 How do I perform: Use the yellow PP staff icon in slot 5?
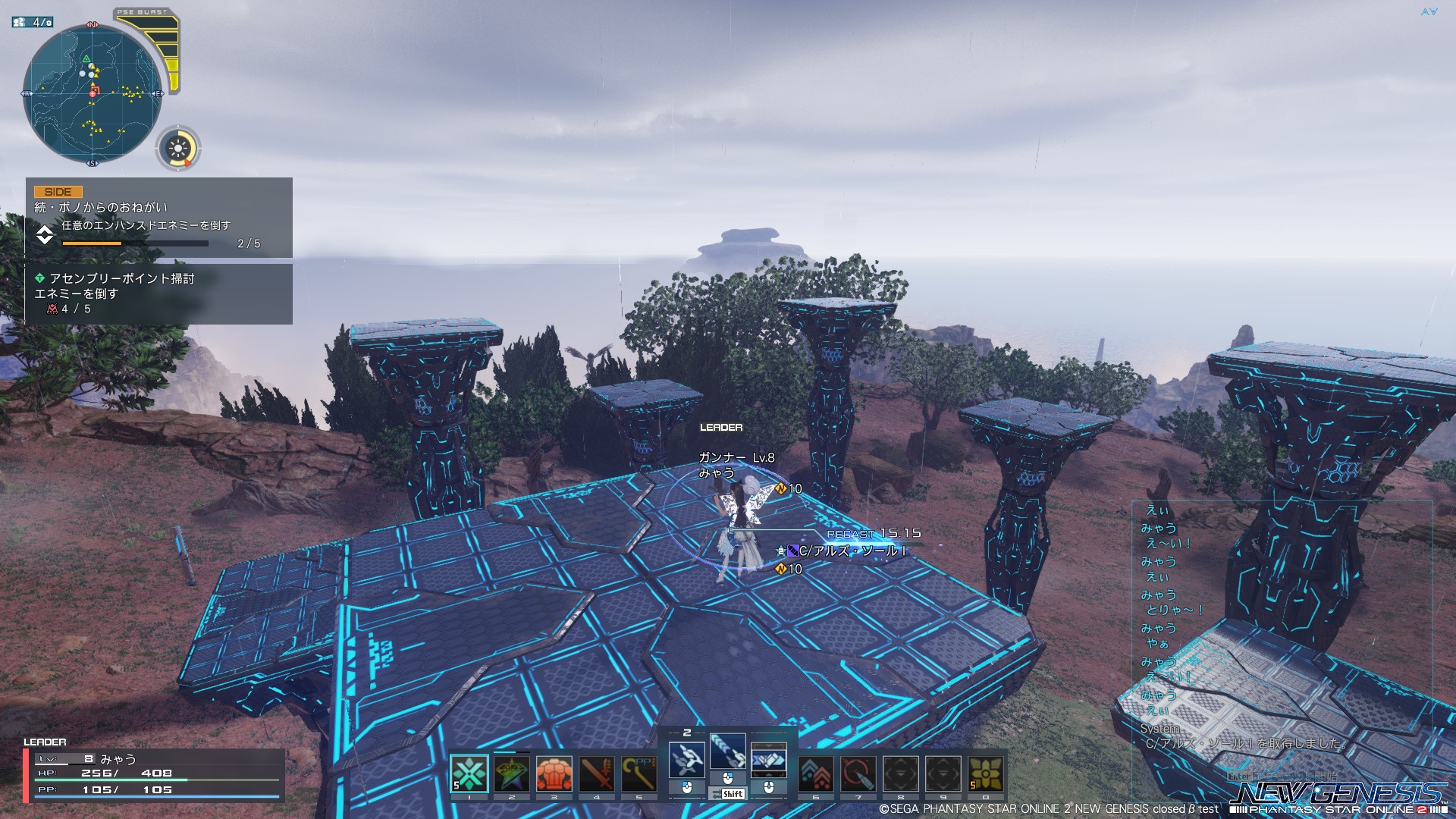pos(639,773)
